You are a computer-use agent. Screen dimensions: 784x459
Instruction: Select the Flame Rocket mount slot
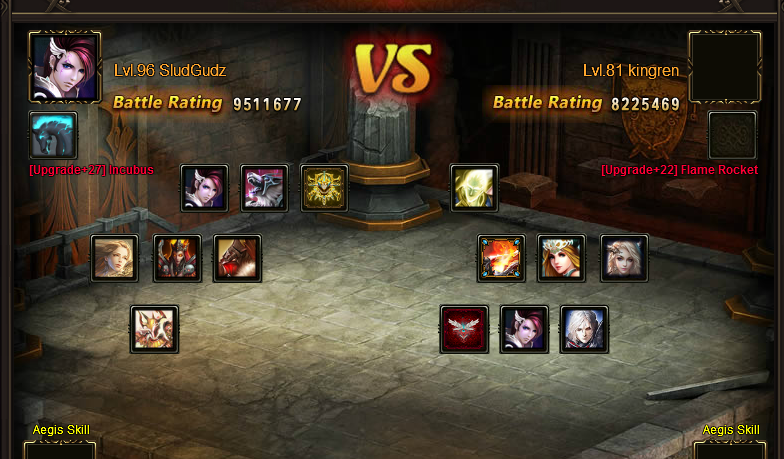[x=732, y=136]
